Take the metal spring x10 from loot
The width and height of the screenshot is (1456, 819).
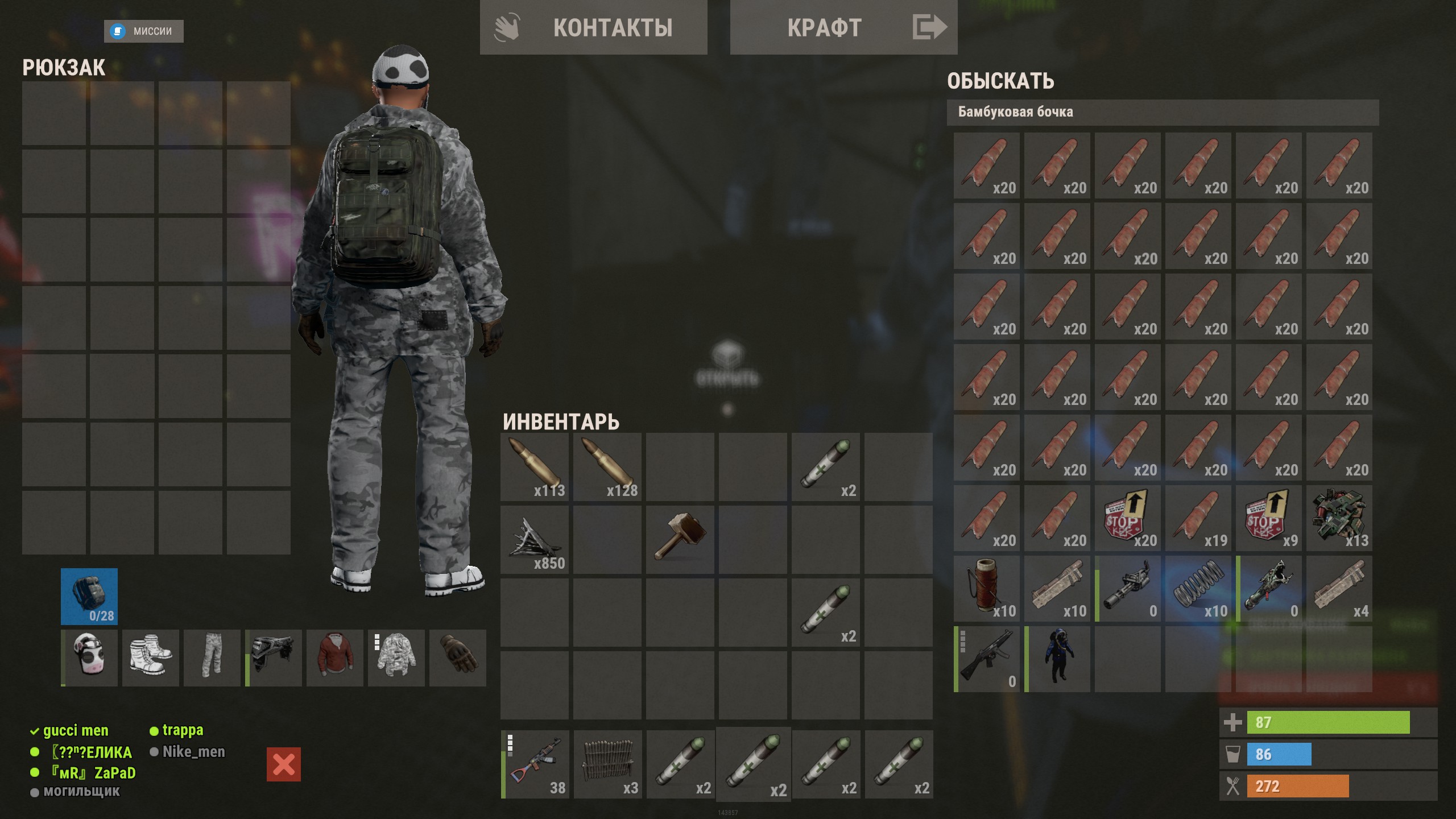pyautogui.click(x=1198, y=589)
